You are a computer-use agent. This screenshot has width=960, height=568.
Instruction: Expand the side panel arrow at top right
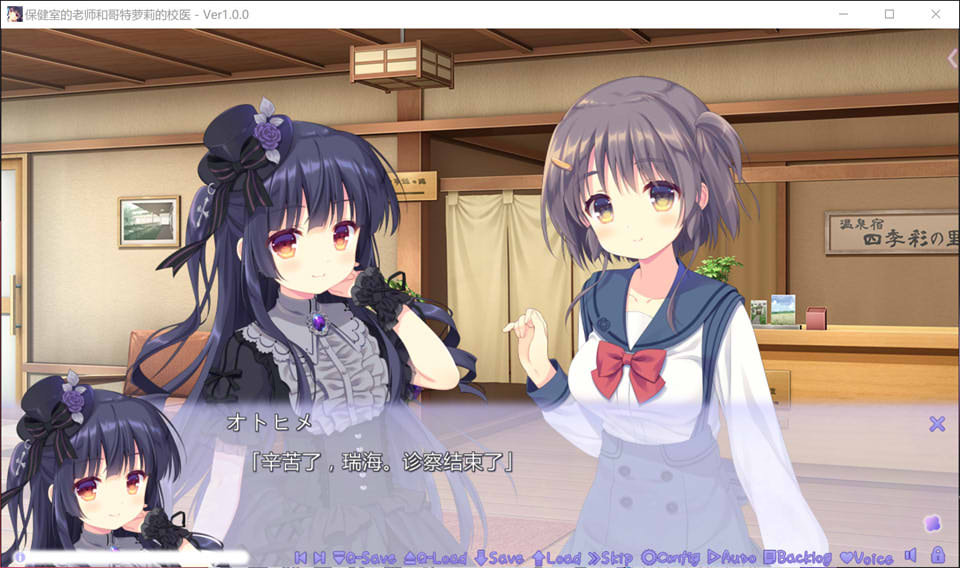[952, 59]
